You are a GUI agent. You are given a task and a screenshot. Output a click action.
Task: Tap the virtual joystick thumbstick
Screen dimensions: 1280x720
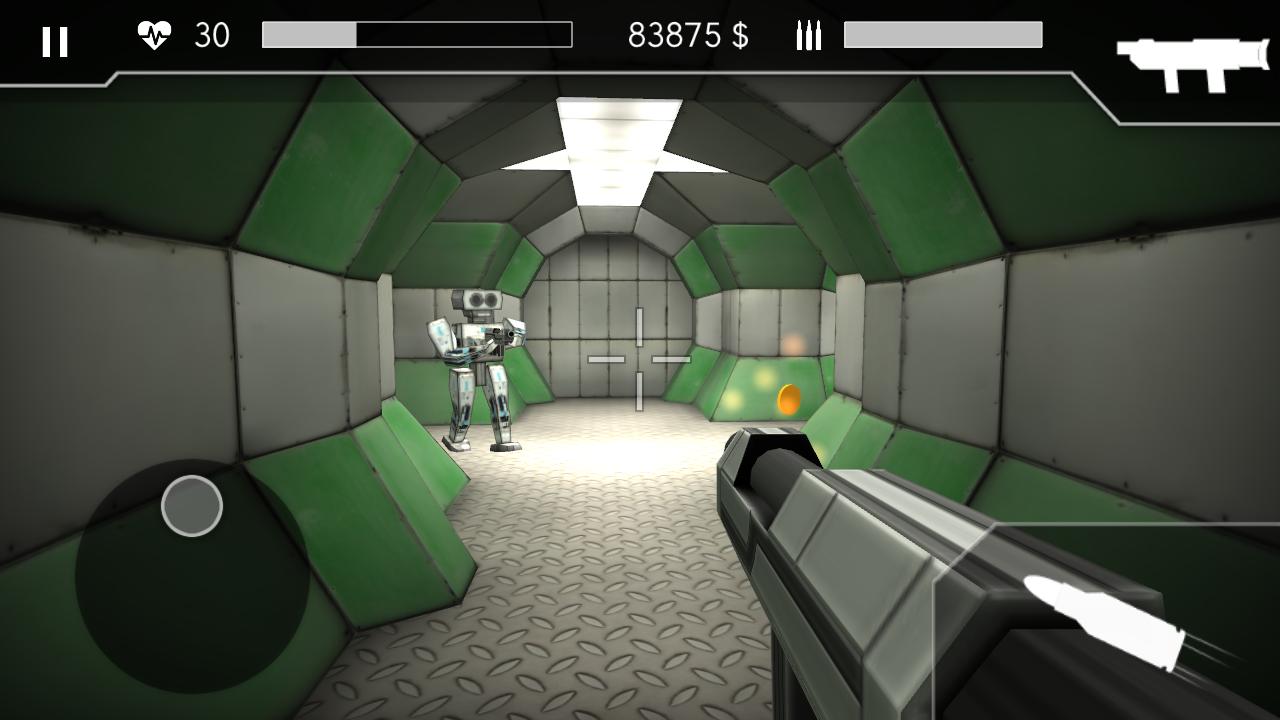[192, 506]
